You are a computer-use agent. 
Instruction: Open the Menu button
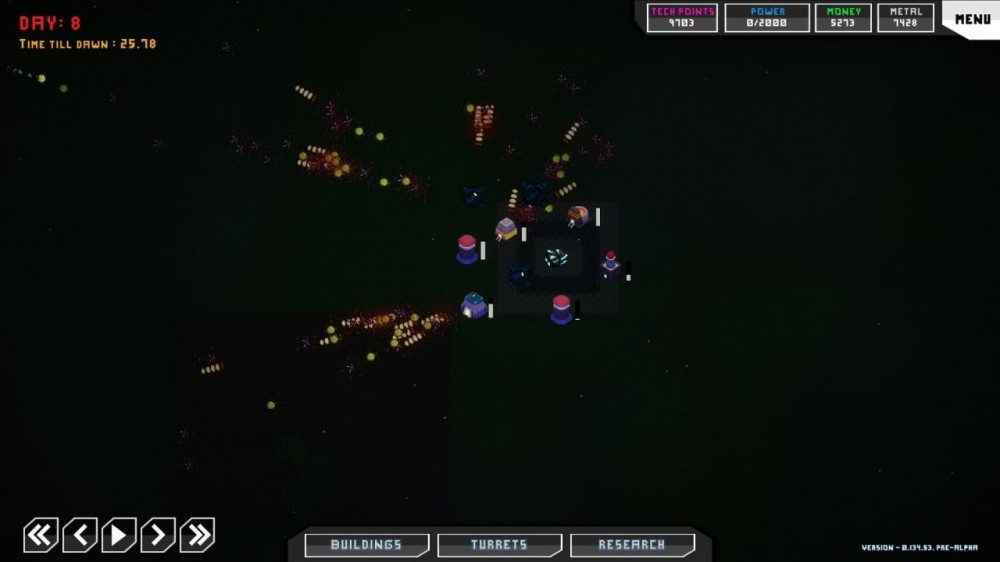[972, 19]
